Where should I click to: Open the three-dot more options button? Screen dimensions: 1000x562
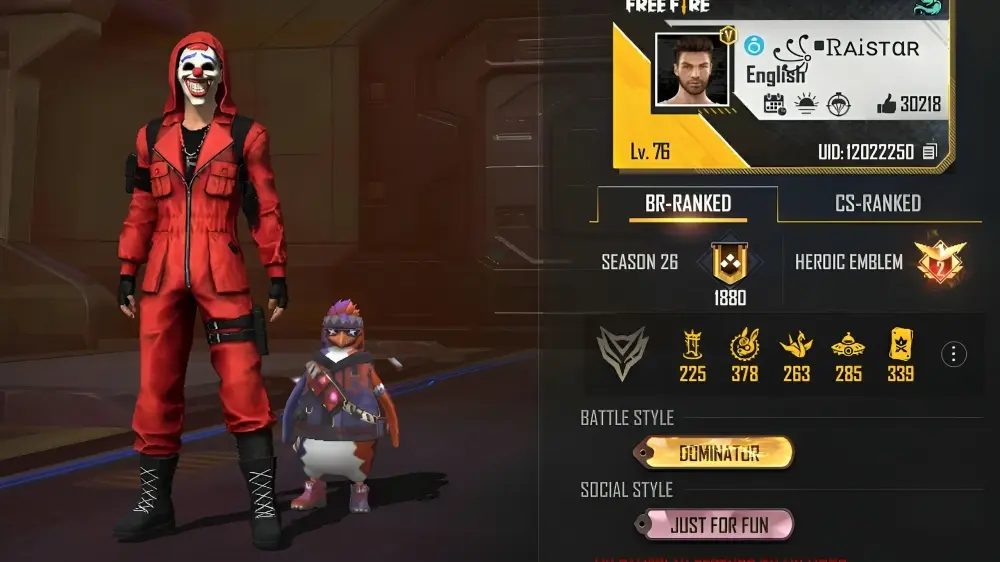(954, 354)
